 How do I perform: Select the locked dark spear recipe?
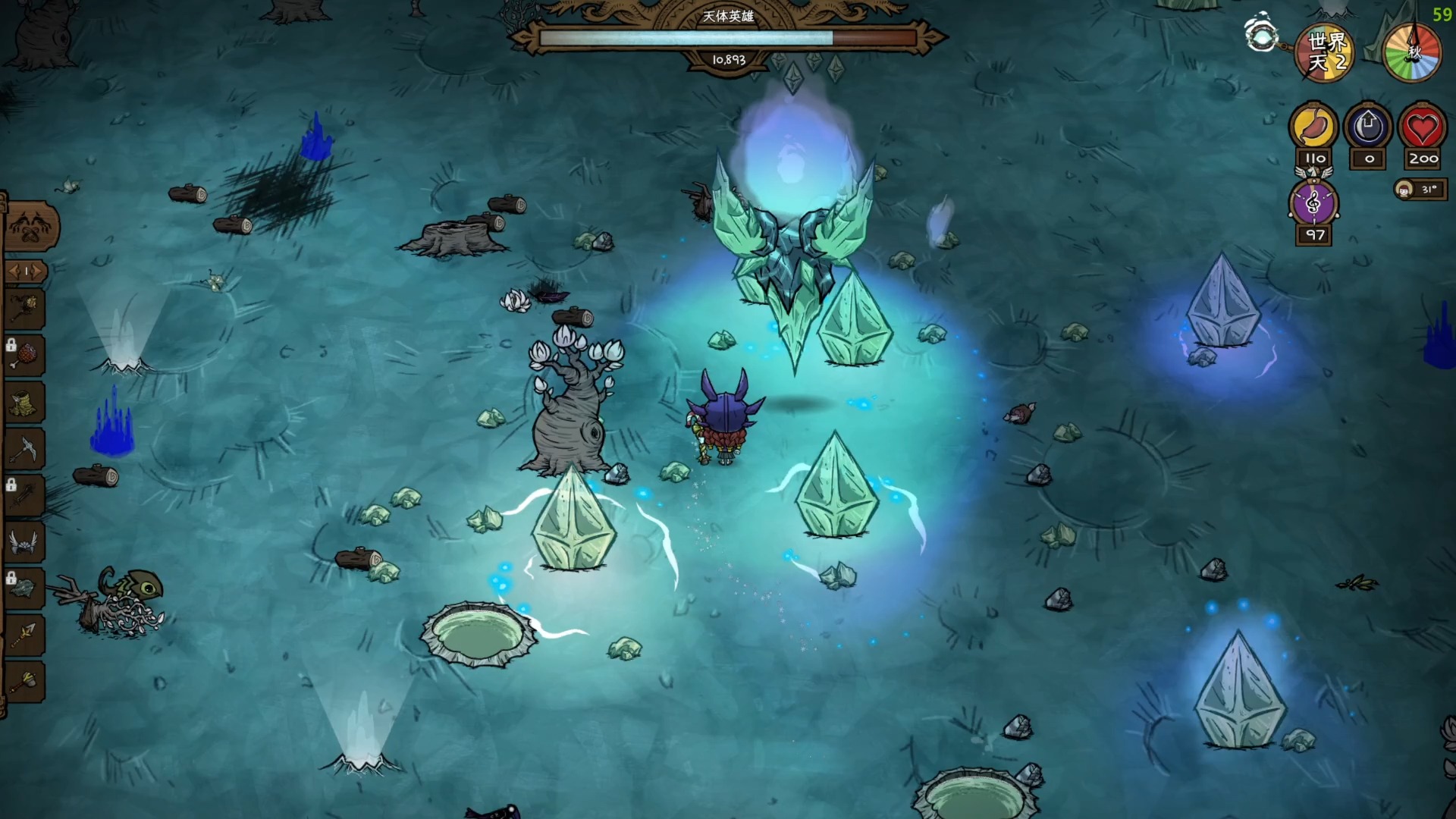click(24, 495)
